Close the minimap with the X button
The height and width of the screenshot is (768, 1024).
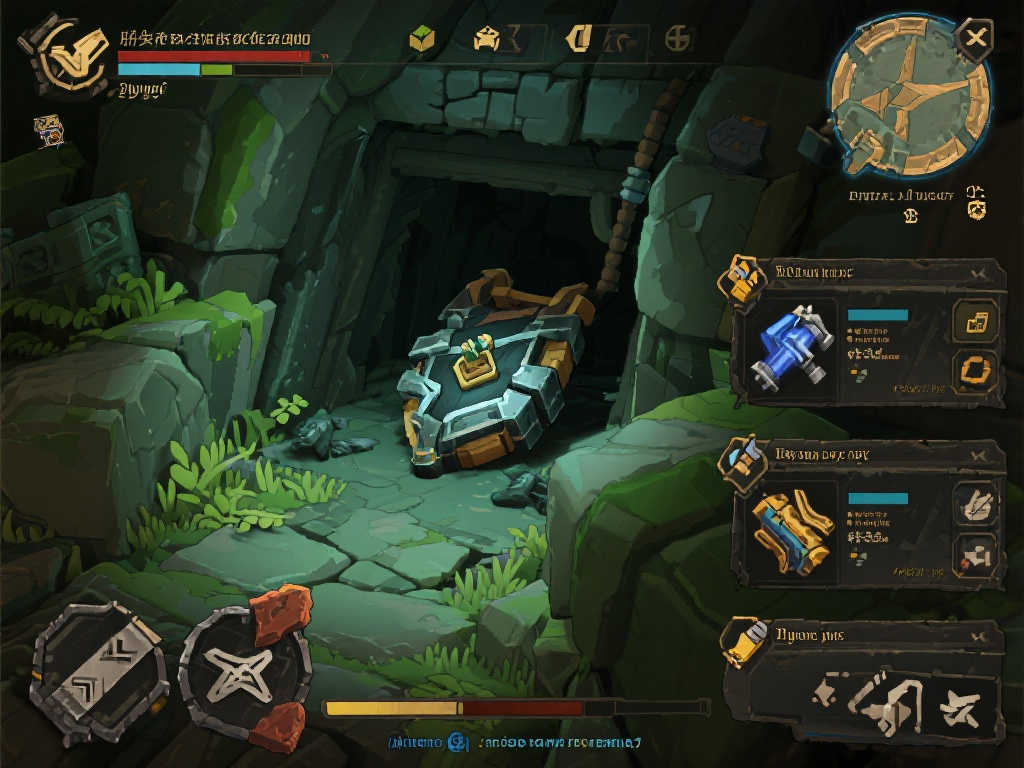(974, 40)
